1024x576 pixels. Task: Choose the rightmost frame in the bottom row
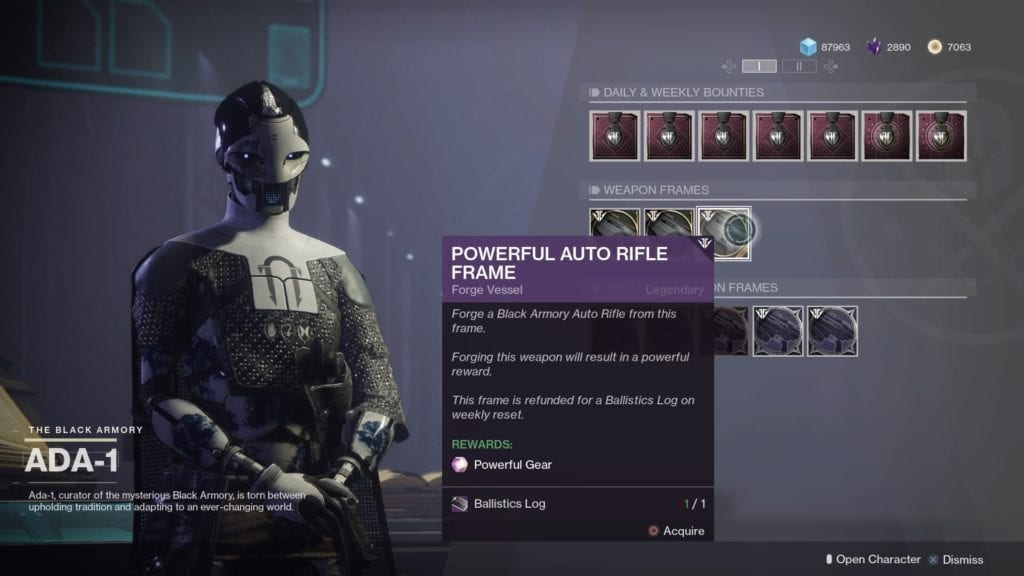pyautogui.click(x=832, y=331)
